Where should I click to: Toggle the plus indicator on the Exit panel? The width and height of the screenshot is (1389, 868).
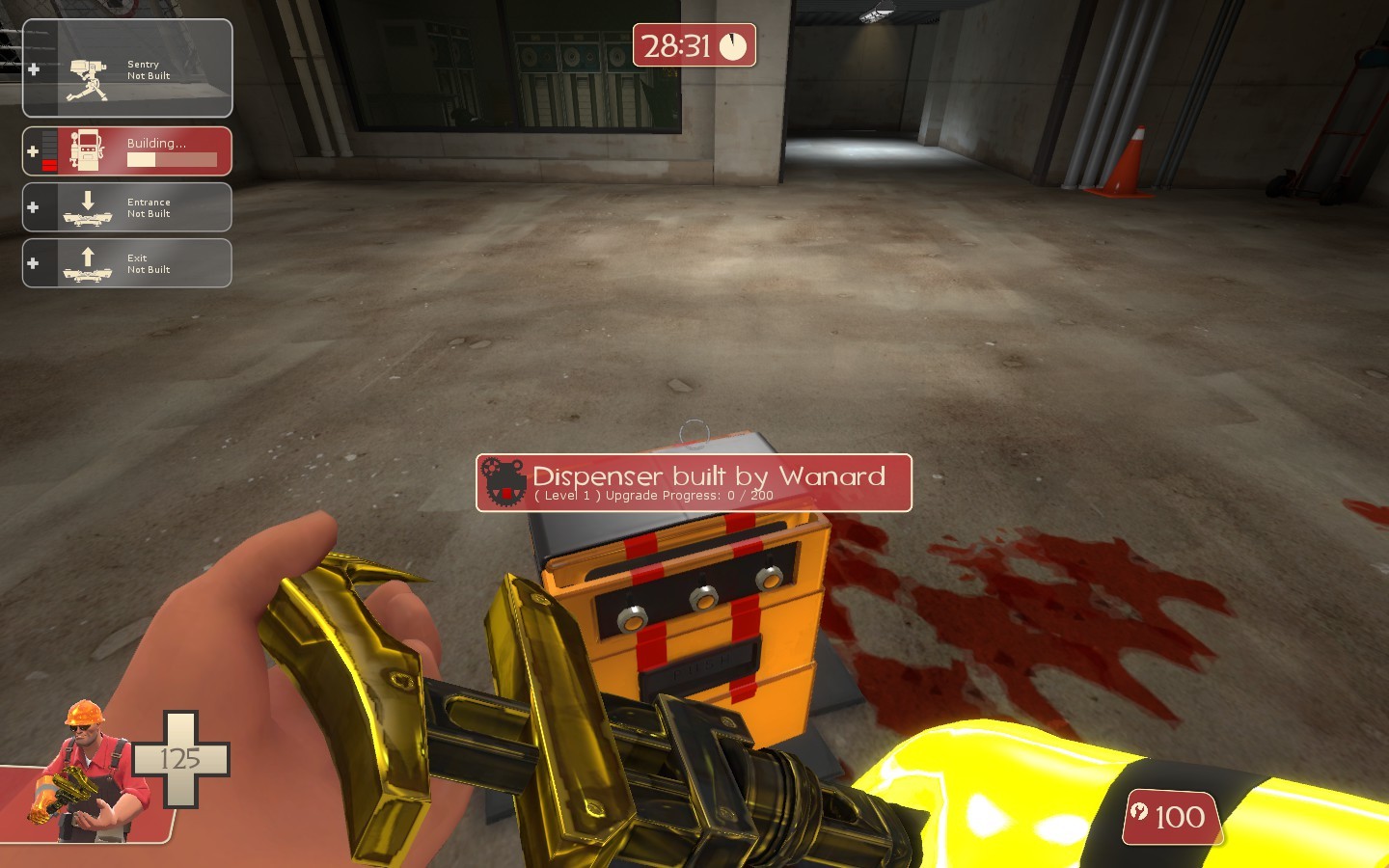(34, 262)
